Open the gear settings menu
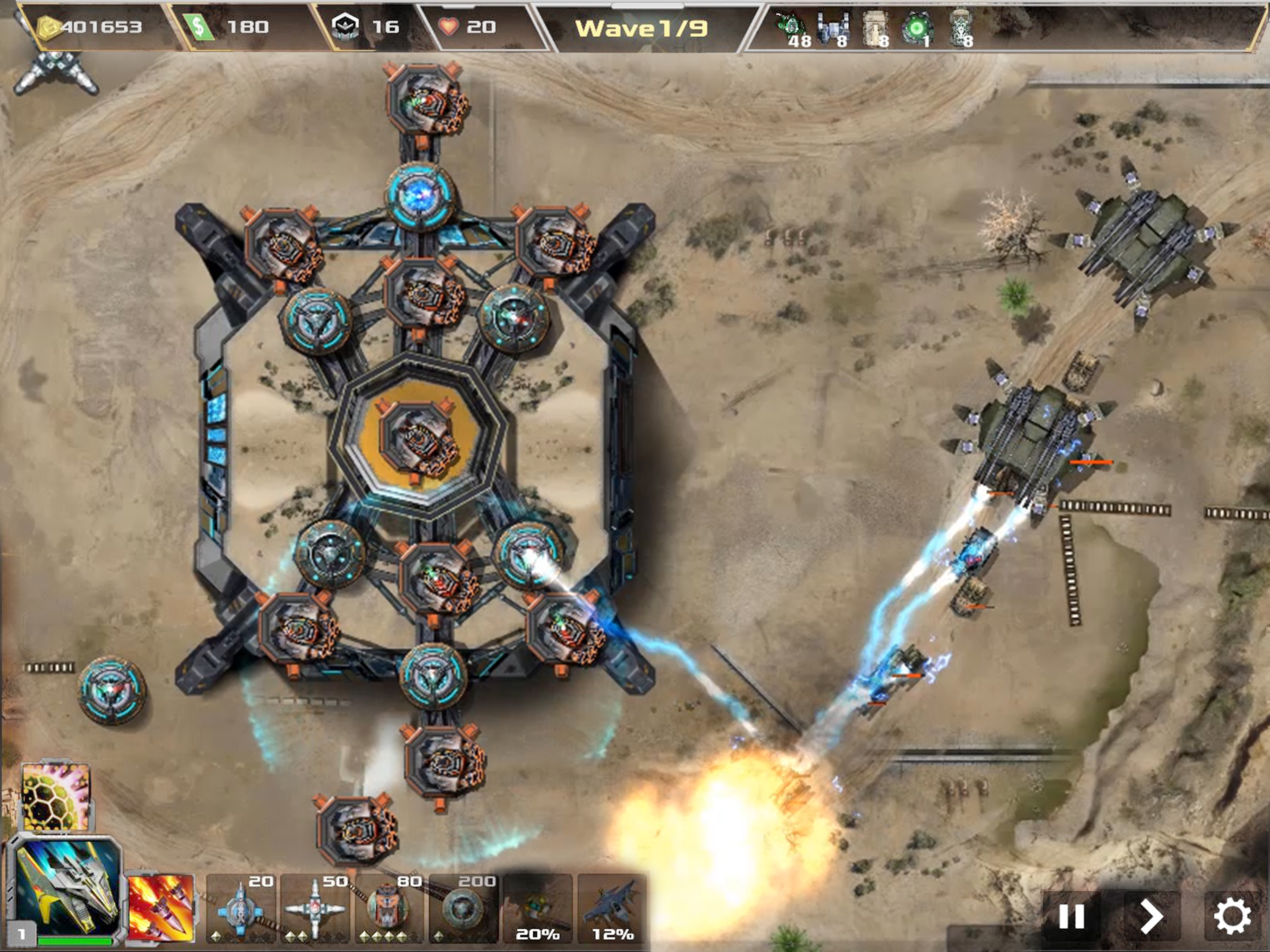Viewport: 1270px width, 952px height. coord(1232,916)
